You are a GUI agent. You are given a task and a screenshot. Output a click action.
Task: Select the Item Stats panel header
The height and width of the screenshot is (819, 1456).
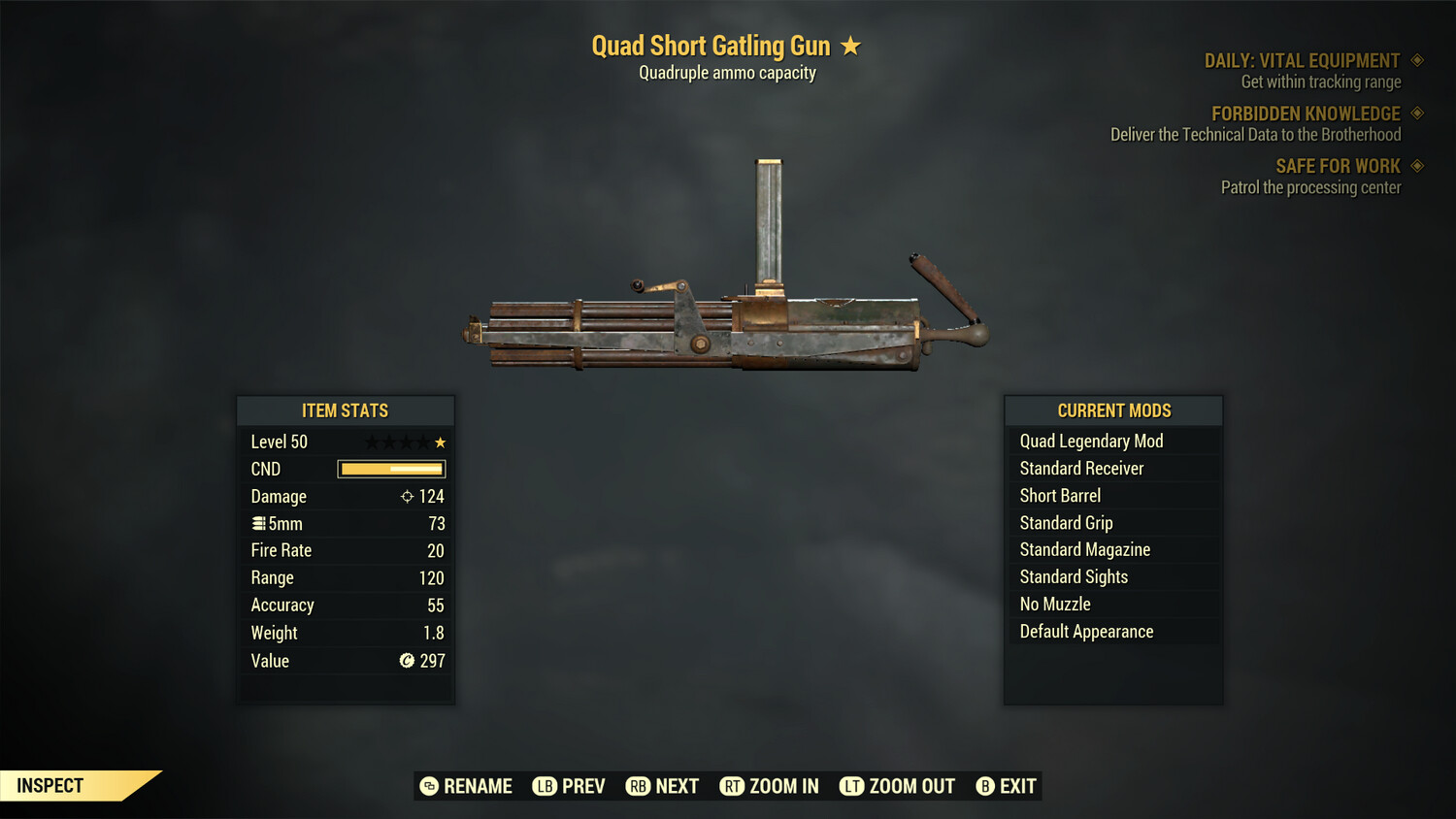[x=346, y=409]
